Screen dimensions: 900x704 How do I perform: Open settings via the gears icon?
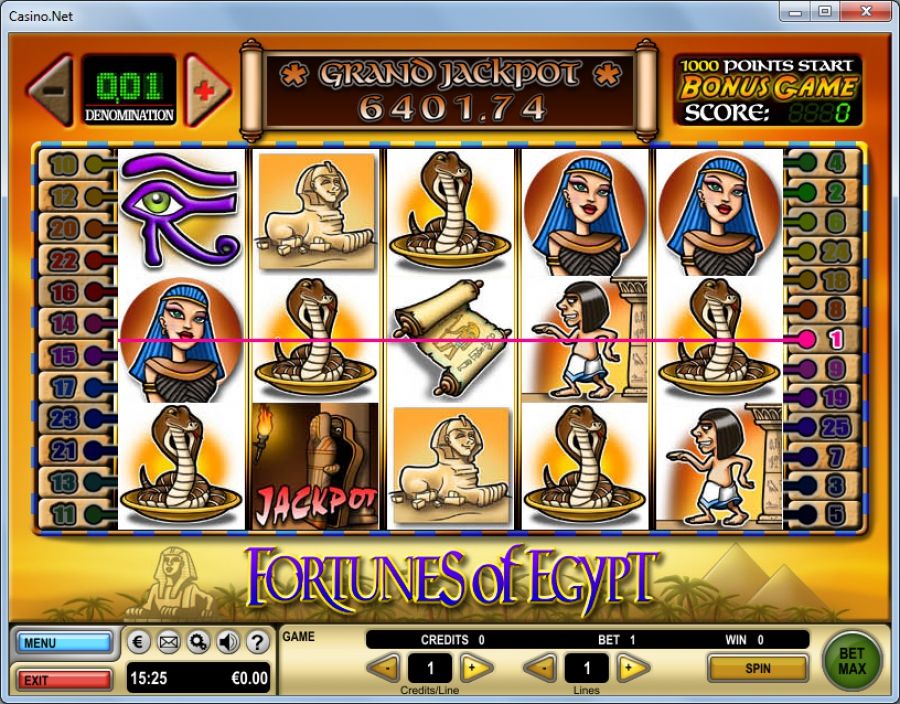point(198,641)
